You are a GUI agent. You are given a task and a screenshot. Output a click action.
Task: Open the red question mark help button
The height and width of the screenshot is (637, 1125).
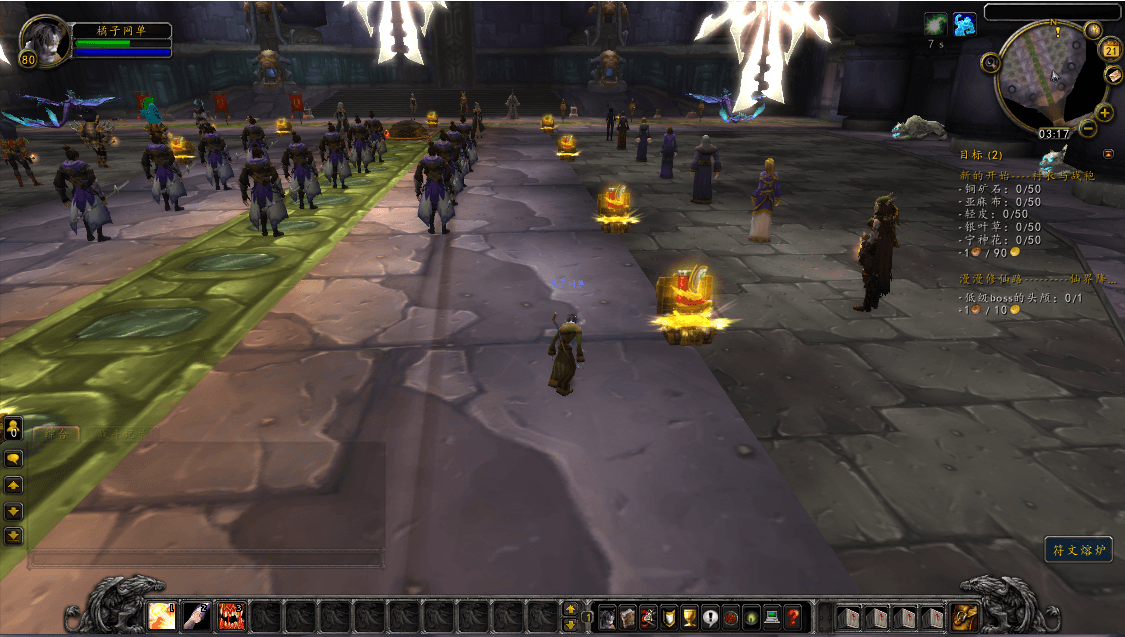tap(792, 616)
